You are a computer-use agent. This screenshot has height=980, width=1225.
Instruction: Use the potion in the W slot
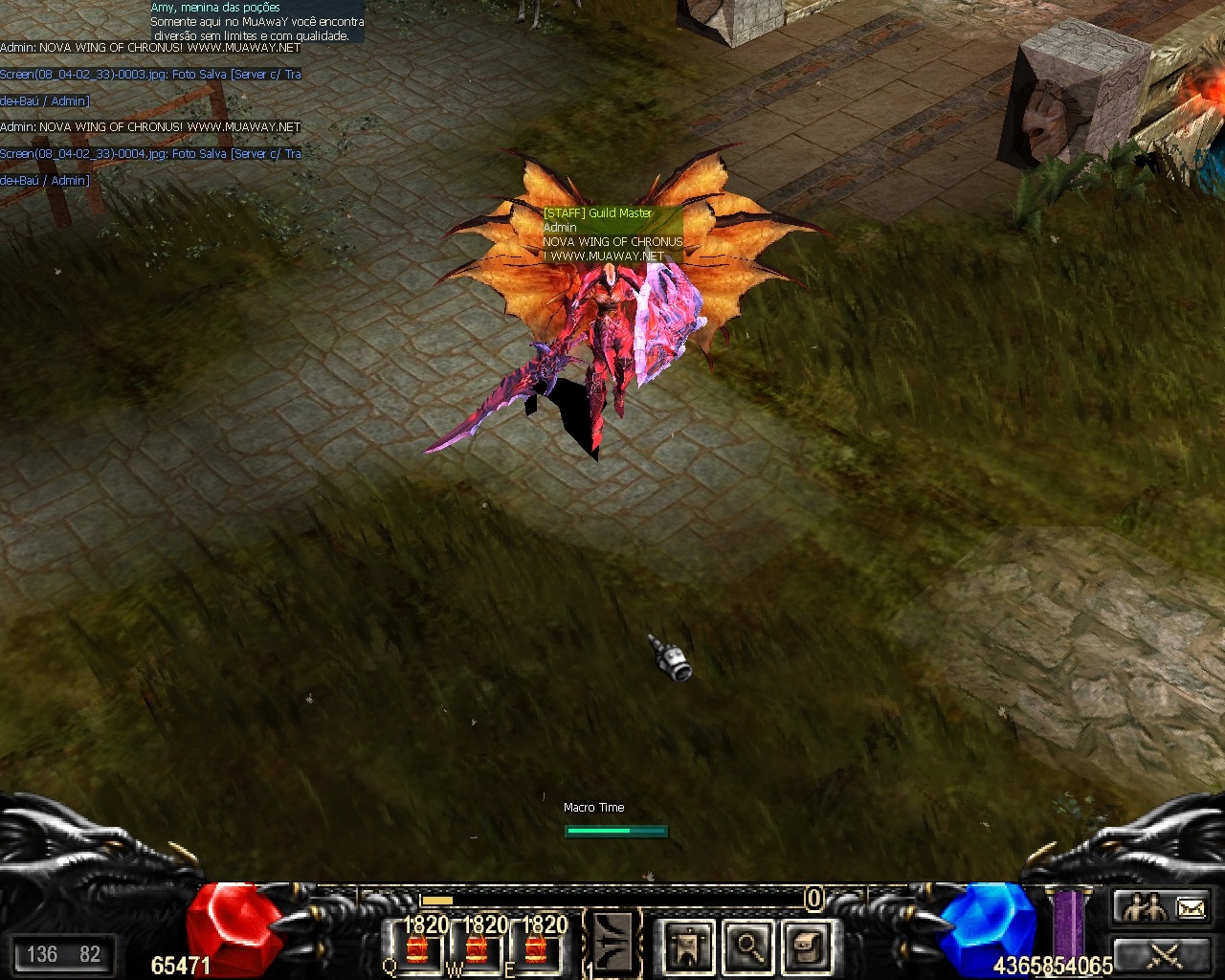[477, 948]
